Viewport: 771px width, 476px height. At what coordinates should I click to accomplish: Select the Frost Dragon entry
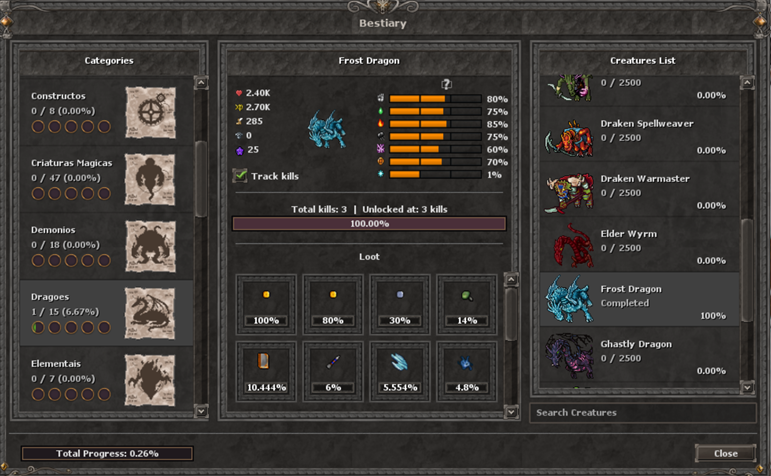click(x=640, y=301)
